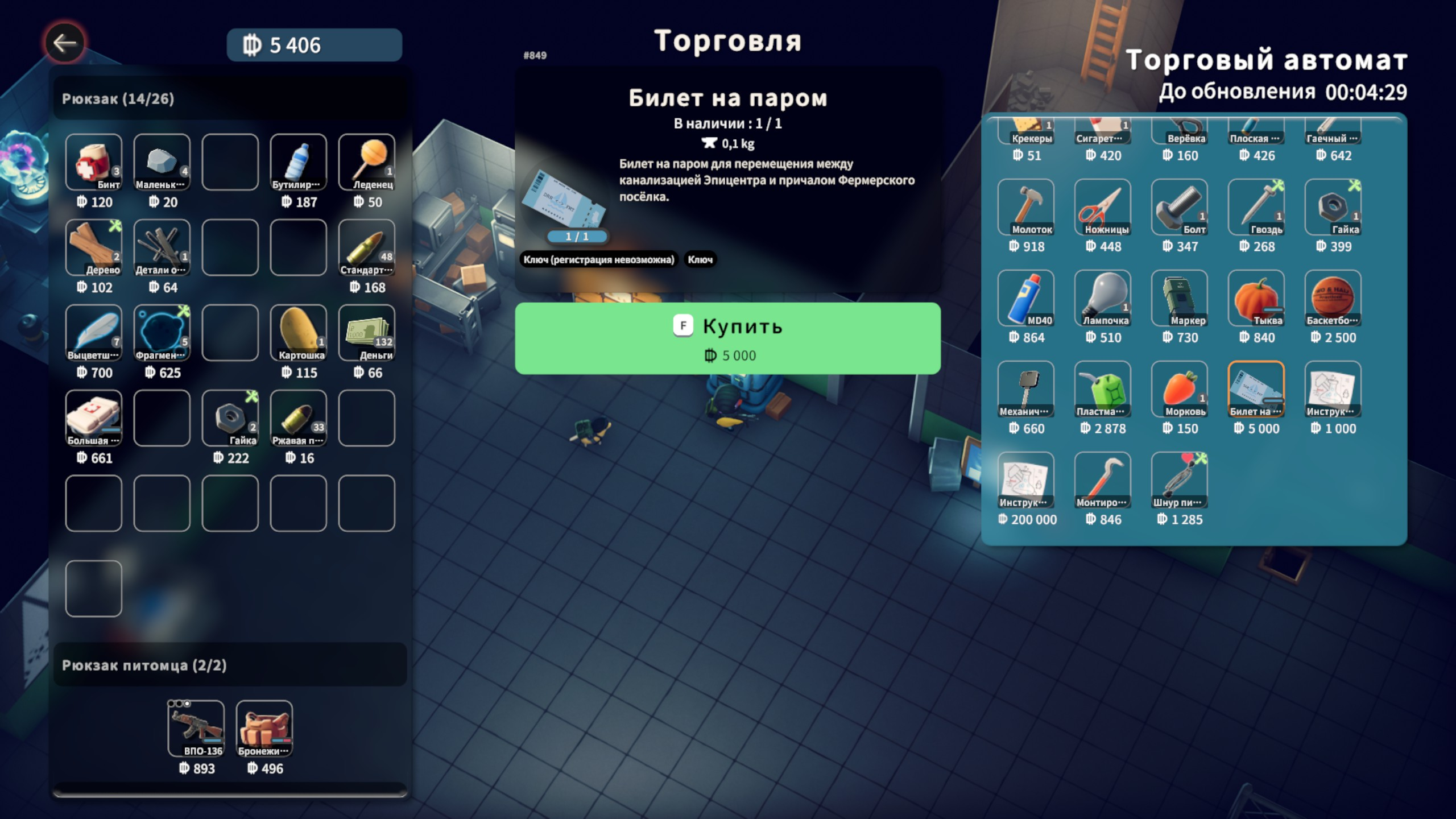Select the basketball priced at 2 500
1456x819 pixels.
pyautogui.click(x=1333, y=298)
